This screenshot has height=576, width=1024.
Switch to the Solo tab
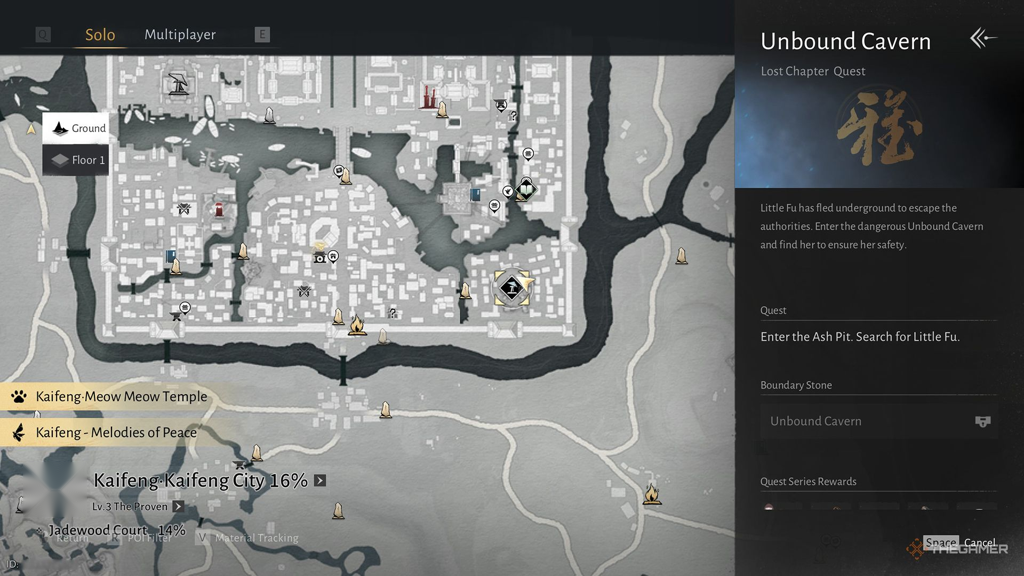point(99,35)
